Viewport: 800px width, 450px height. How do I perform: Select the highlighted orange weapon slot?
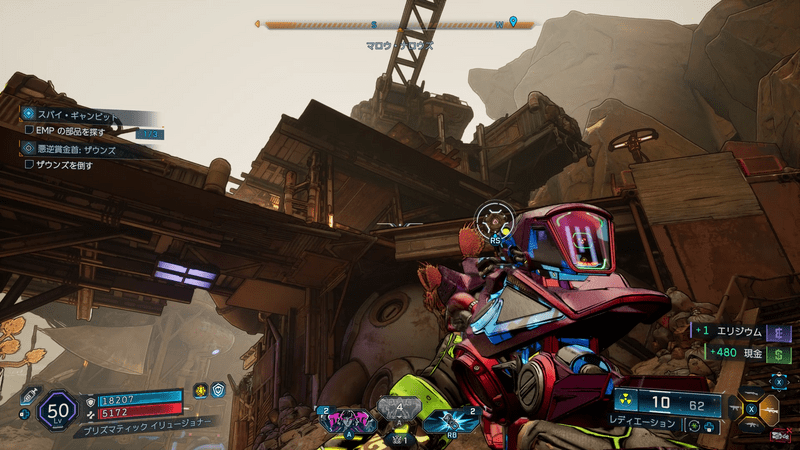(770, 409)
